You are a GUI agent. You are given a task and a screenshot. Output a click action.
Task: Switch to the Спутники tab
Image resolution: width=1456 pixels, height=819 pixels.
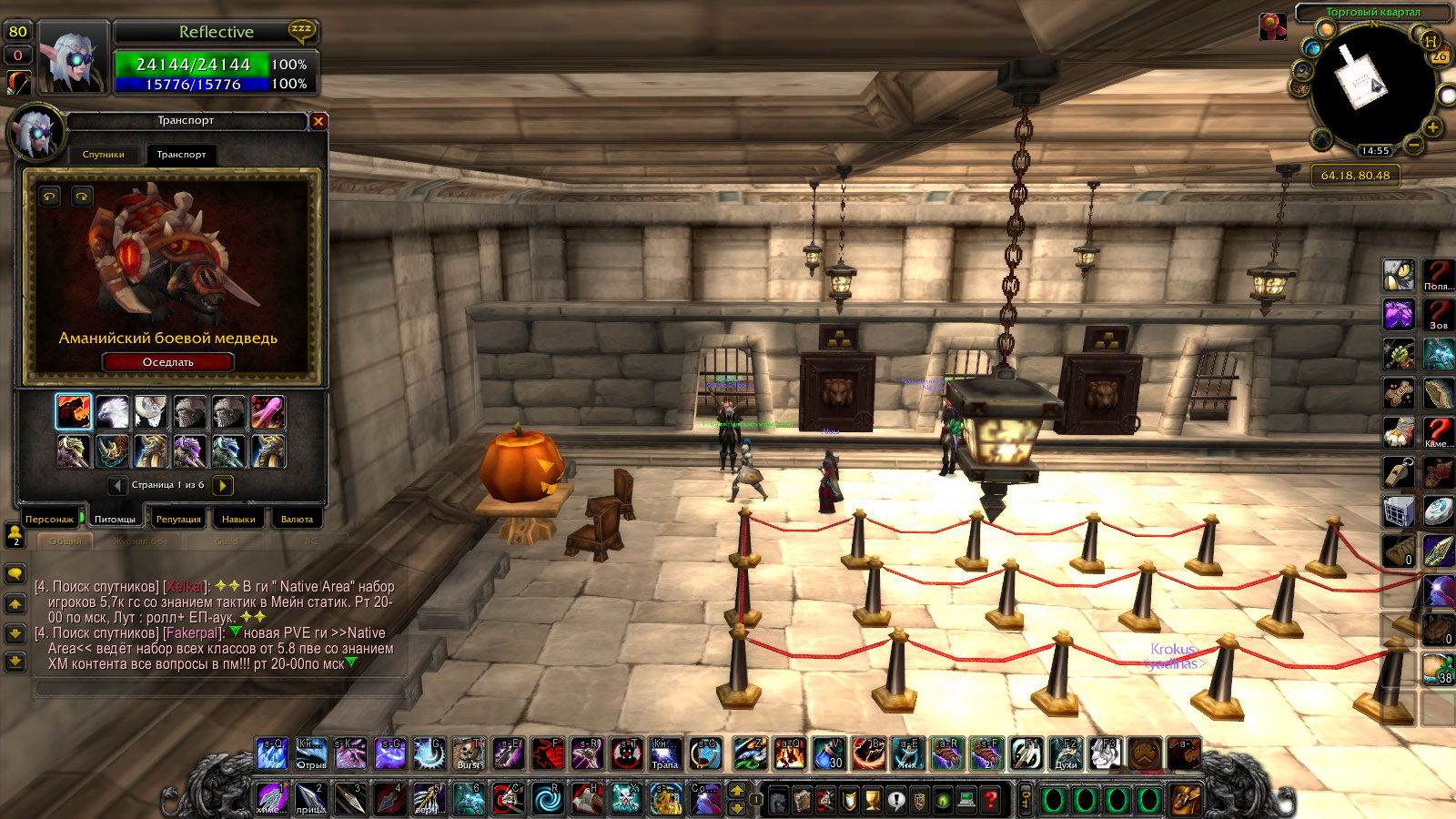(x=104, y=155)
